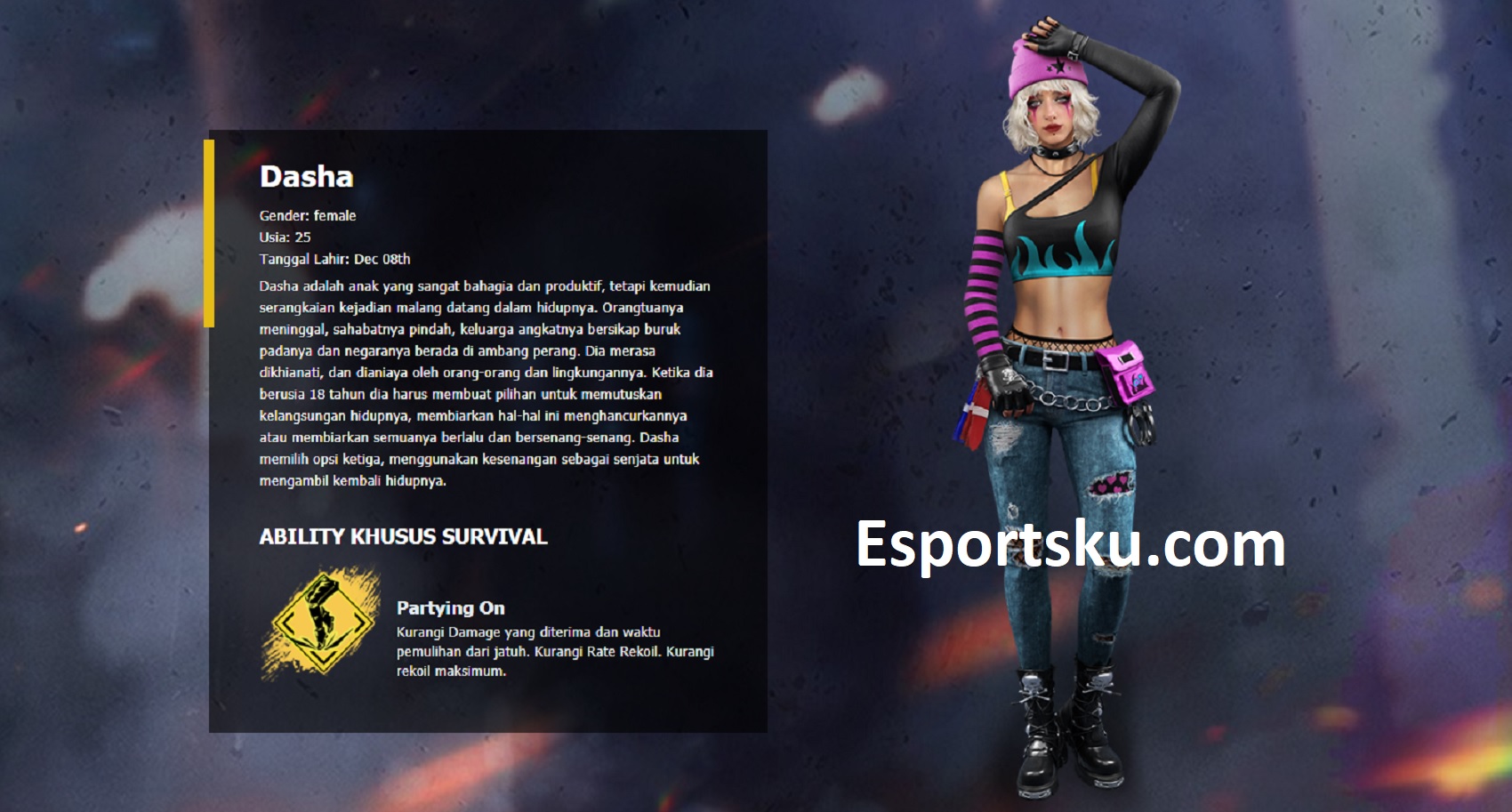Click the Partying On ability title
The width and height of the screenshot is (1512, 812).
click(450, 609)
